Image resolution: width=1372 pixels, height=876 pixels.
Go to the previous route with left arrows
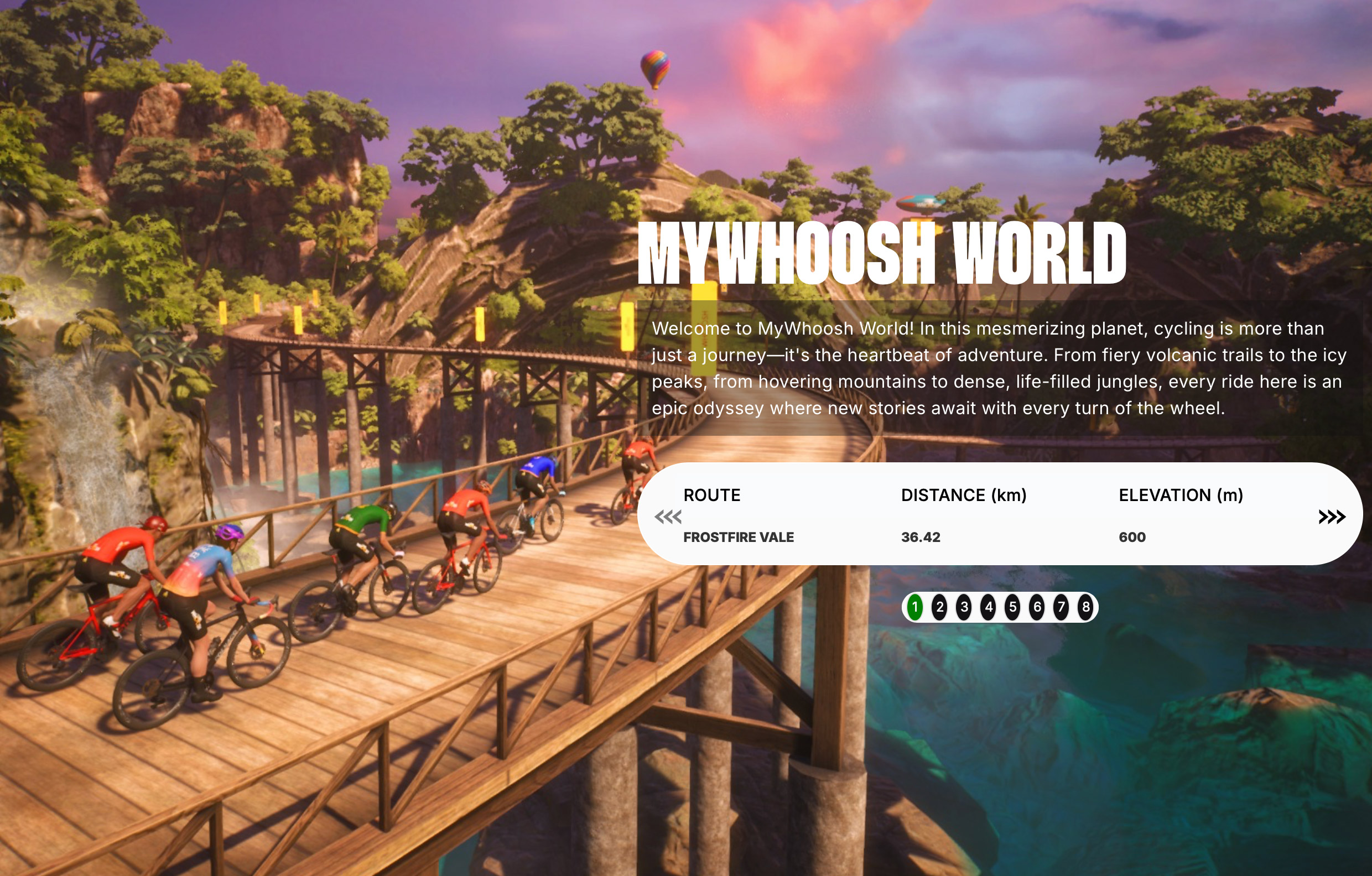click(x=668, y=517)
